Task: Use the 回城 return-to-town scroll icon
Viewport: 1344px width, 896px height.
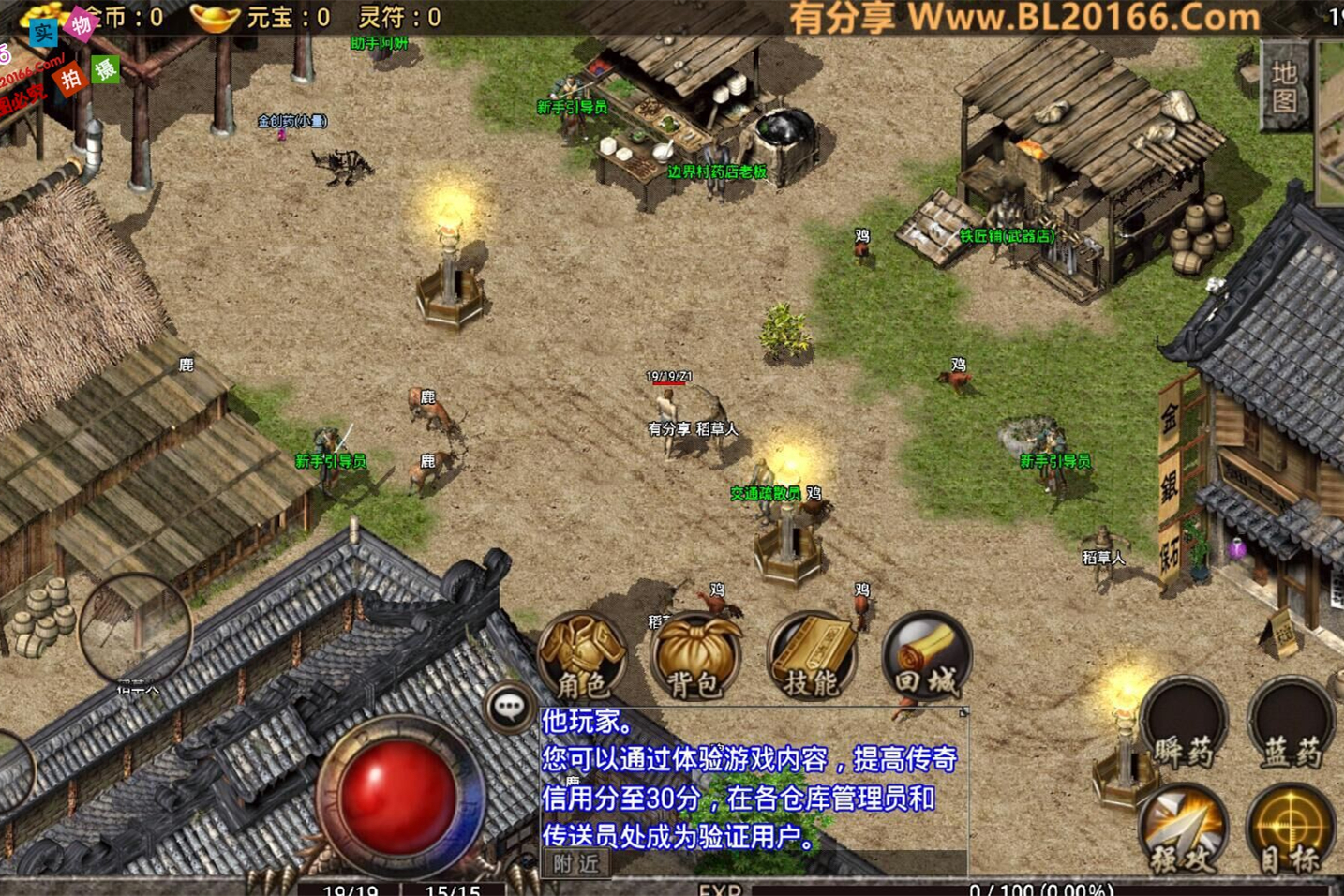Action: click(926, 656)
